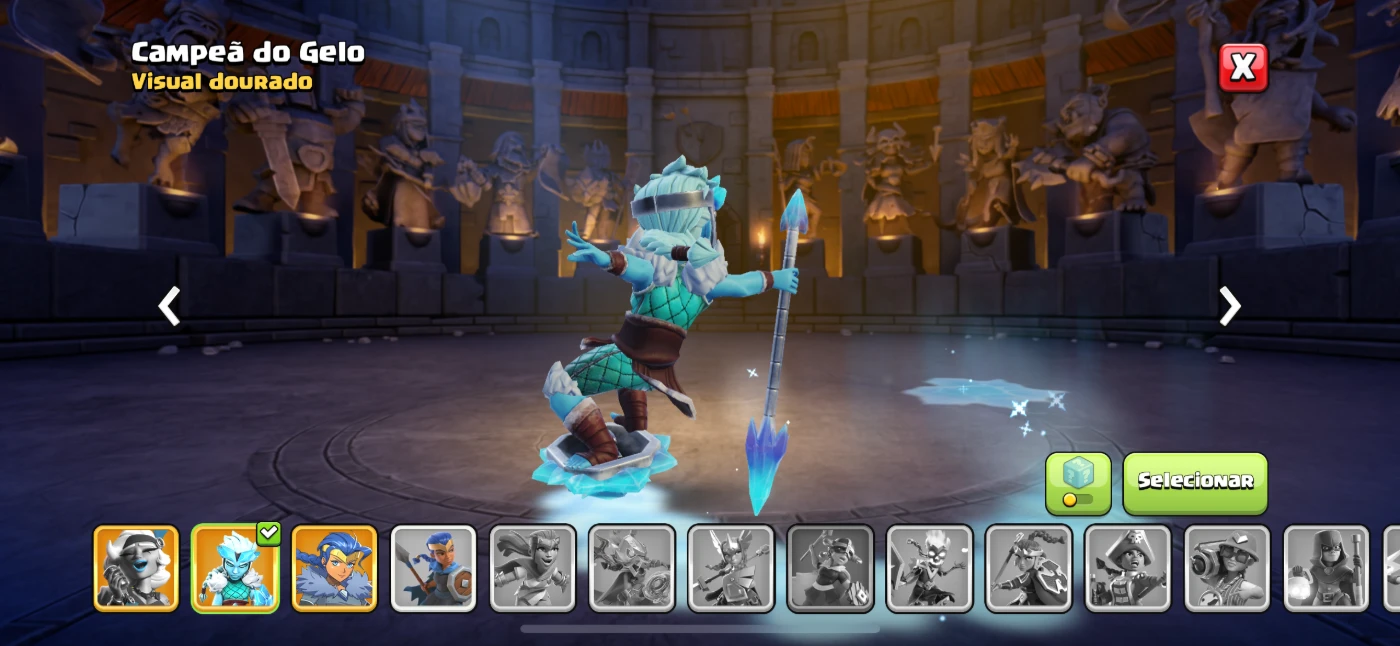Choose the checkmarked Ice Champion skin thumbnail
This screenshot has height=646, width=1400.
tap(235, 567)
